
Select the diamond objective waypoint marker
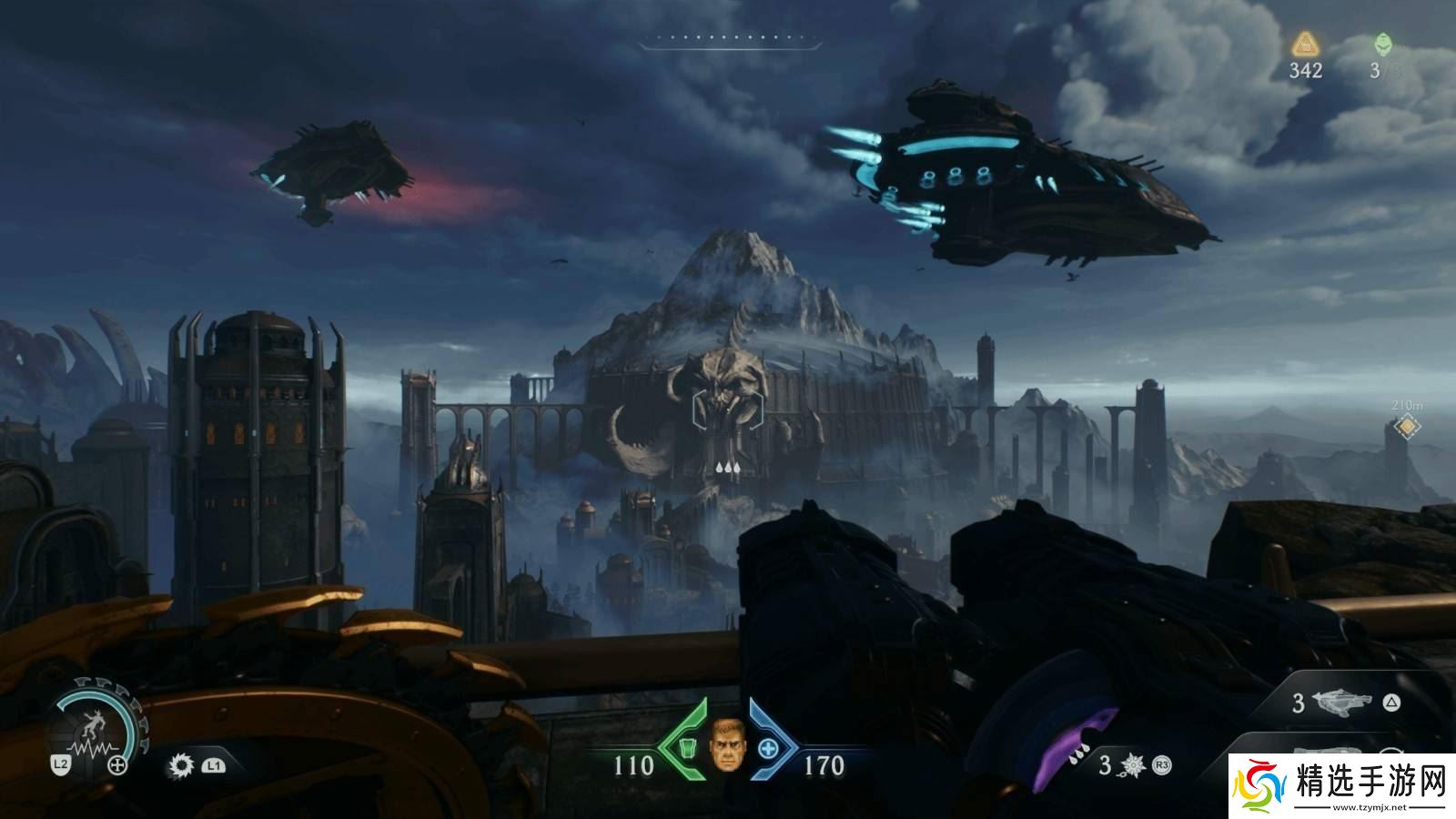[x=1408, y=425]
